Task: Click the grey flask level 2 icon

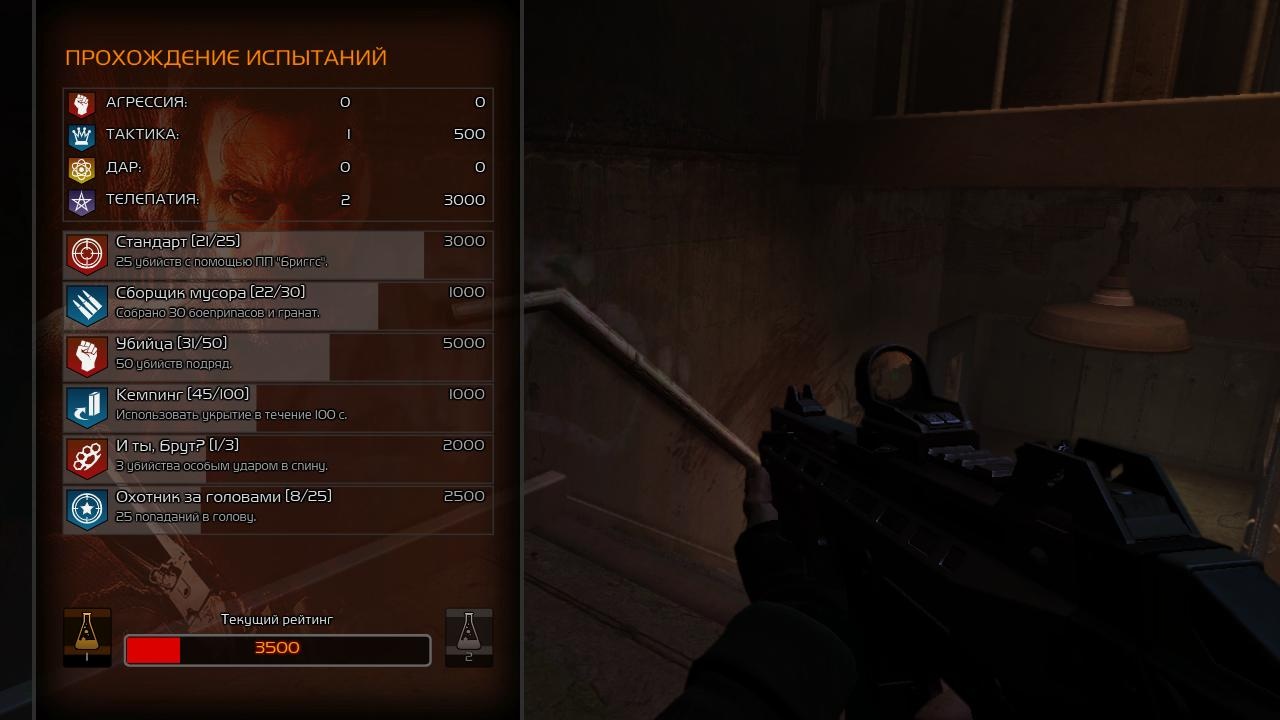Action: tap(468, 636)
